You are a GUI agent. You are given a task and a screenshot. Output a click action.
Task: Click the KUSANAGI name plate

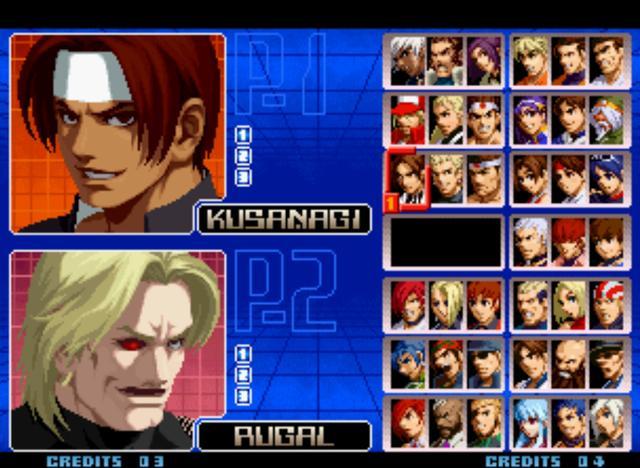(x=284, y=219)
